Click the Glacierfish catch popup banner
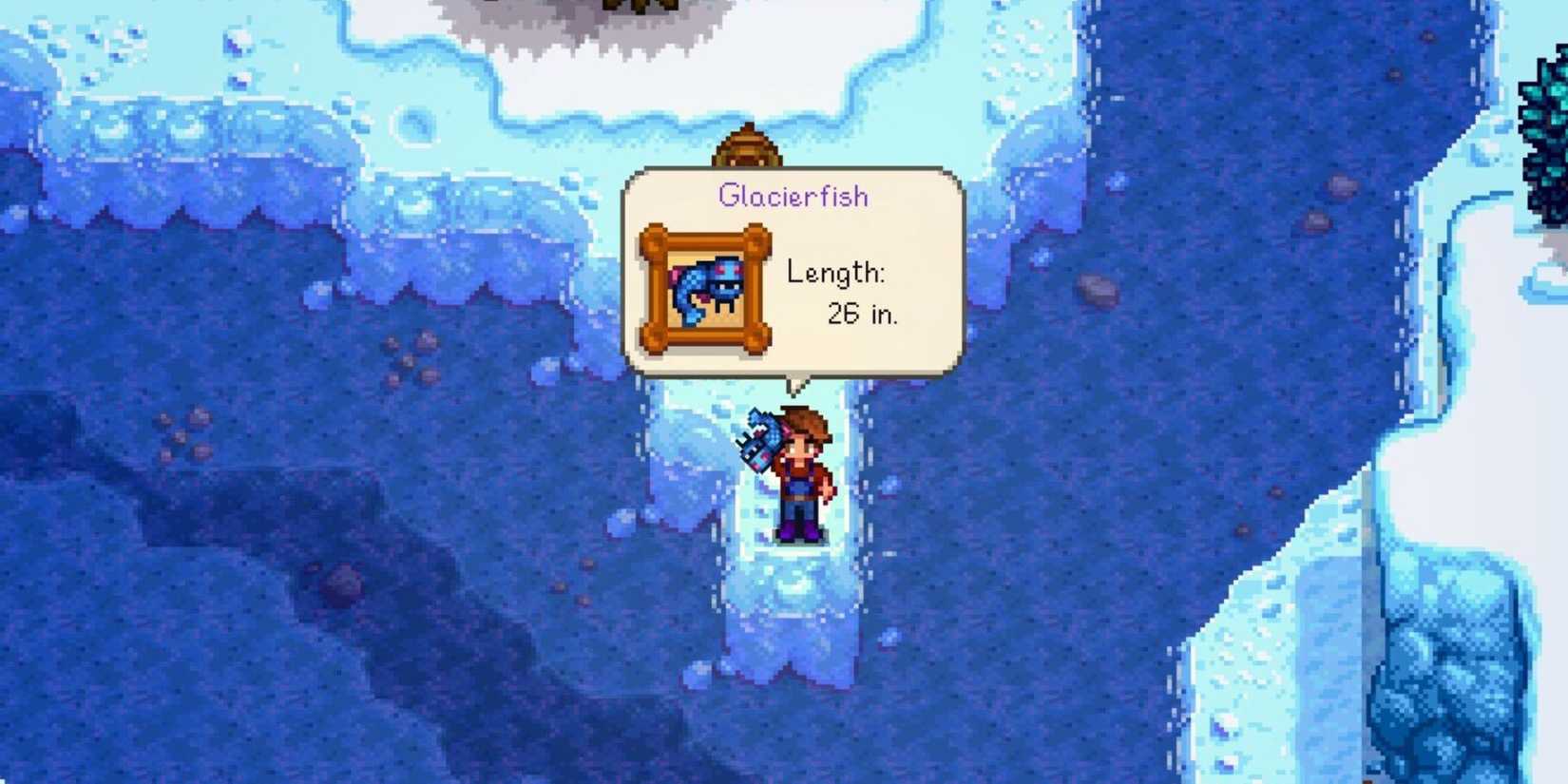The width and height of the screenshot is (1568, 784). click(796, 271)
